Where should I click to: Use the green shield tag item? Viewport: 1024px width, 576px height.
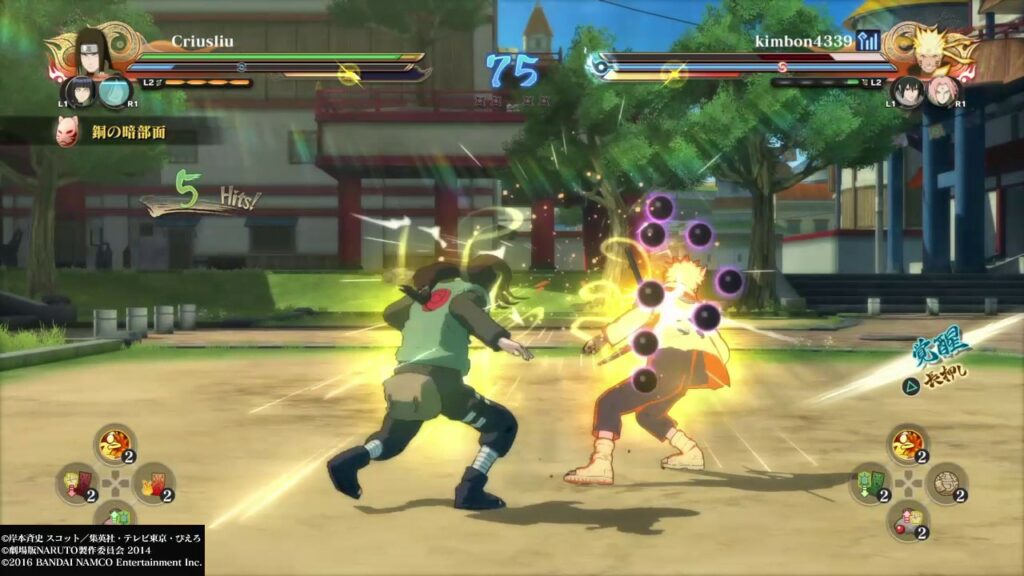click(869, 482)
